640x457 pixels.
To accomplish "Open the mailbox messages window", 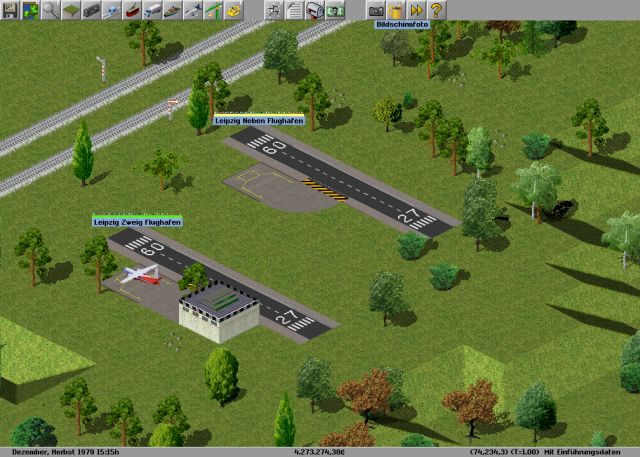I will click(314, 10).
